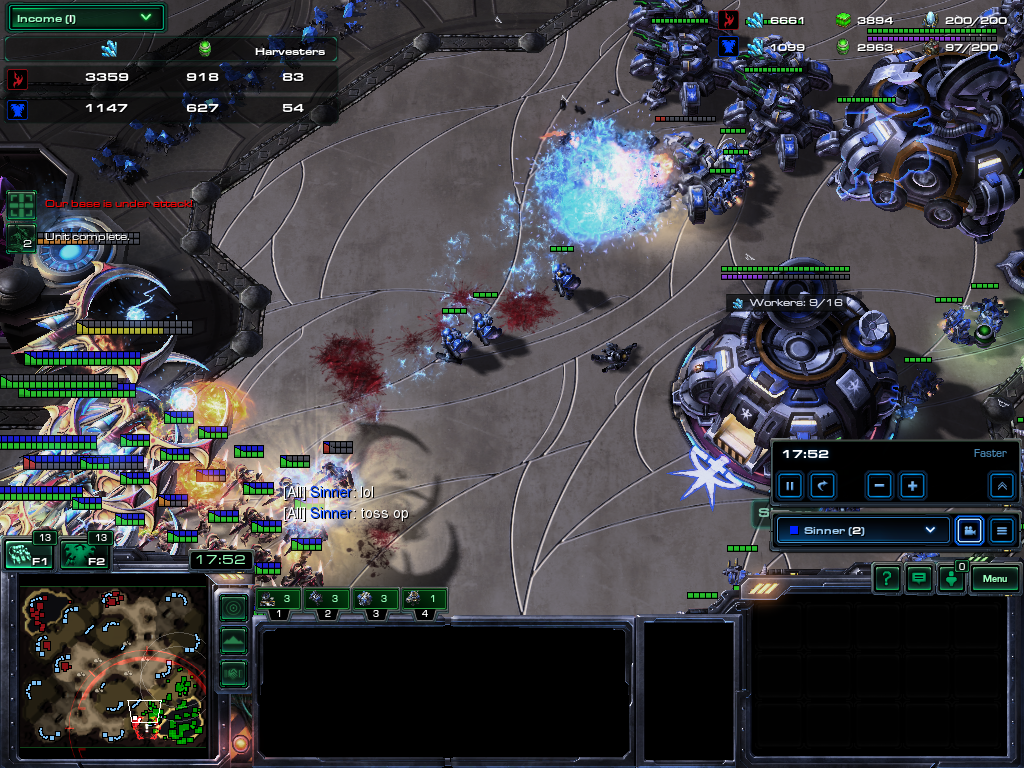Screen dimensions: 1024x768
Task: Select the F1 idle workers button
Action: 28,555
